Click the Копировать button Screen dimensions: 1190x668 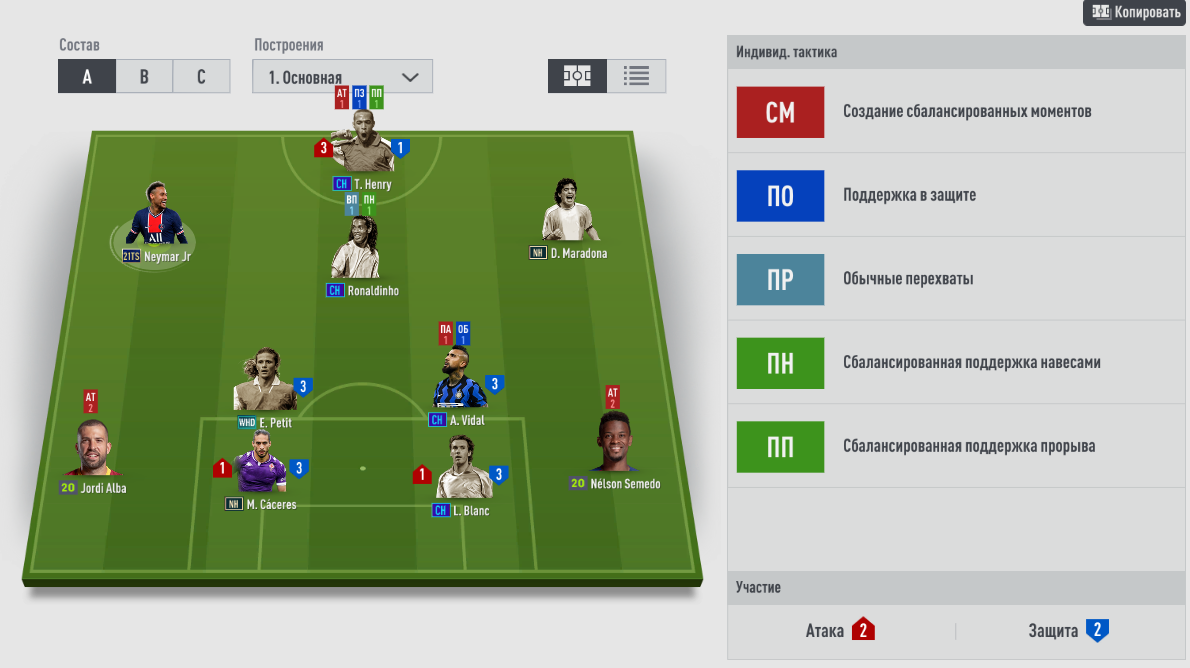tap(1136, 12)
